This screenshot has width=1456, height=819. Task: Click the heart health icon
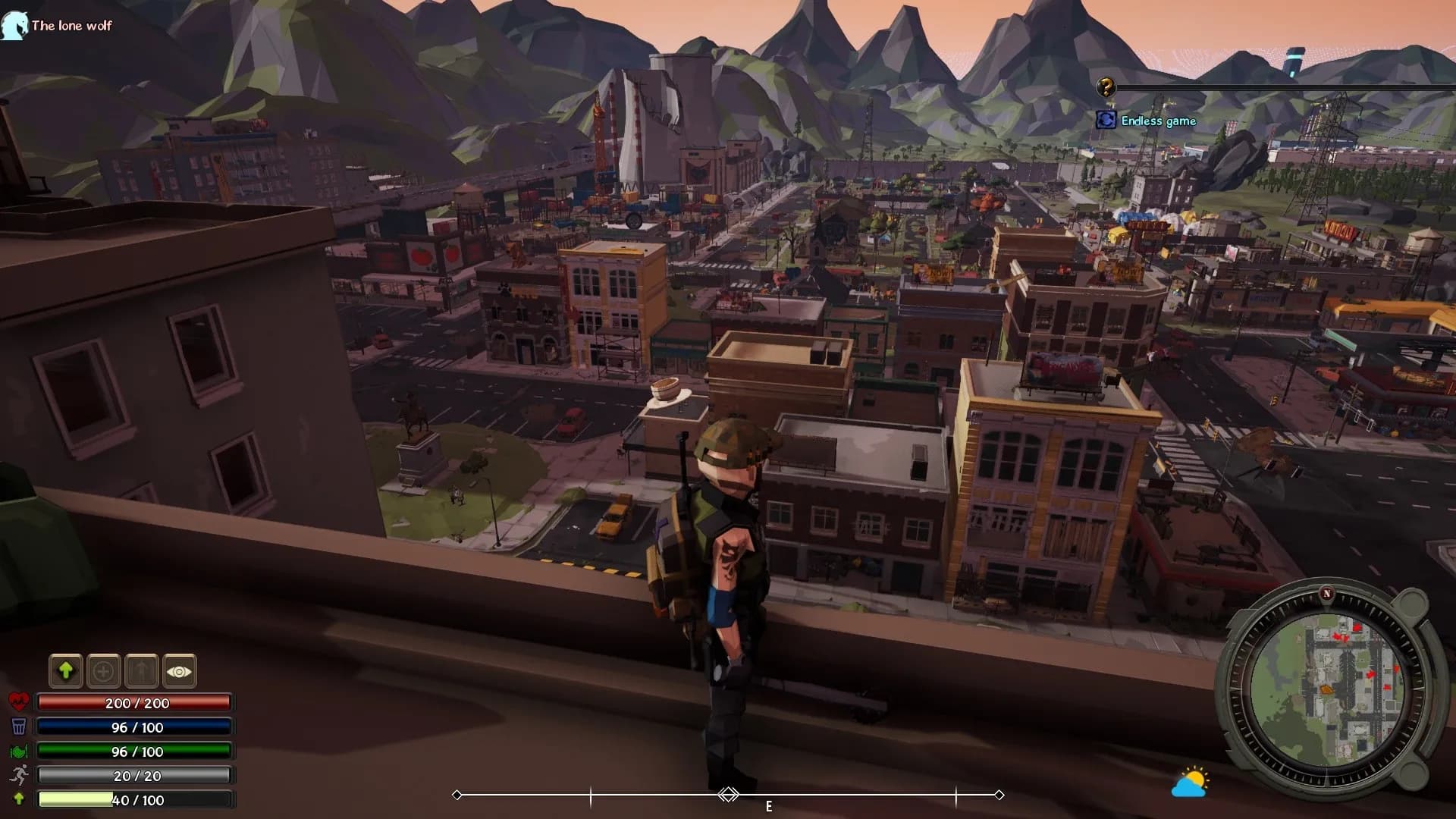point(19,701)
